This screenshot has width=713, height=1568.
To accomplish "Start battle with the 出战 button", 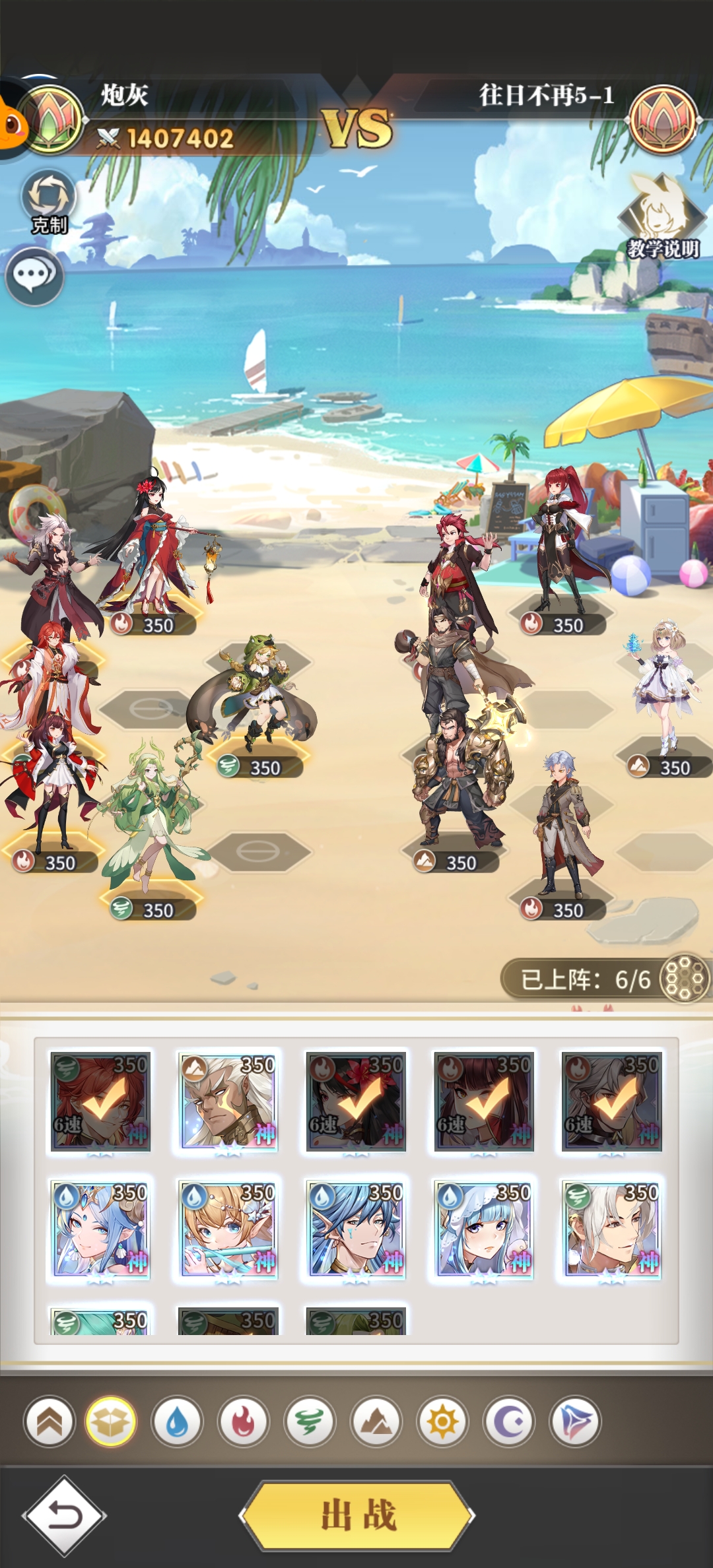I will tap(357, 1515).
